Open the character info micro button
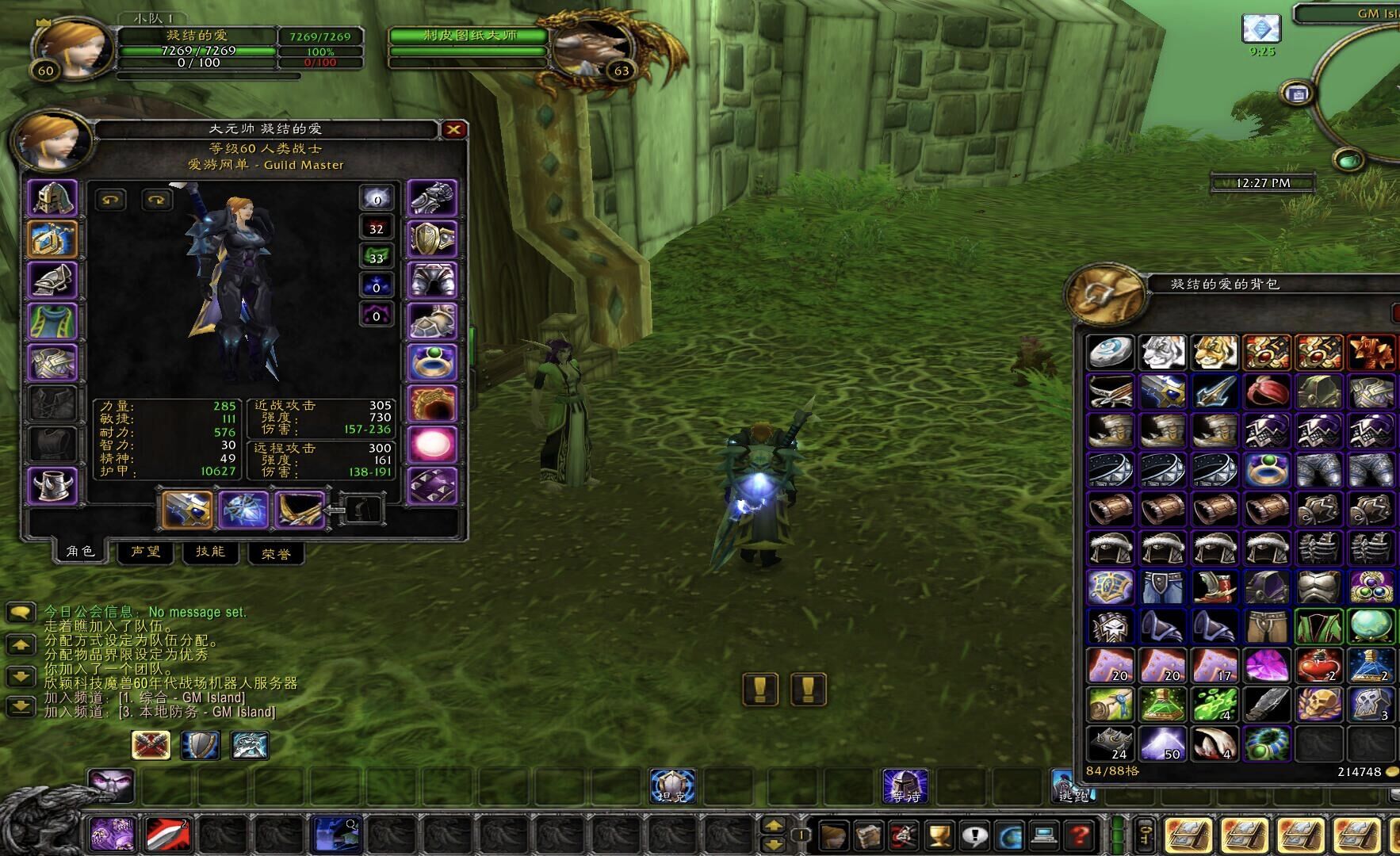1400x856 pixels. pyautogui.click(x=834, y=835)
